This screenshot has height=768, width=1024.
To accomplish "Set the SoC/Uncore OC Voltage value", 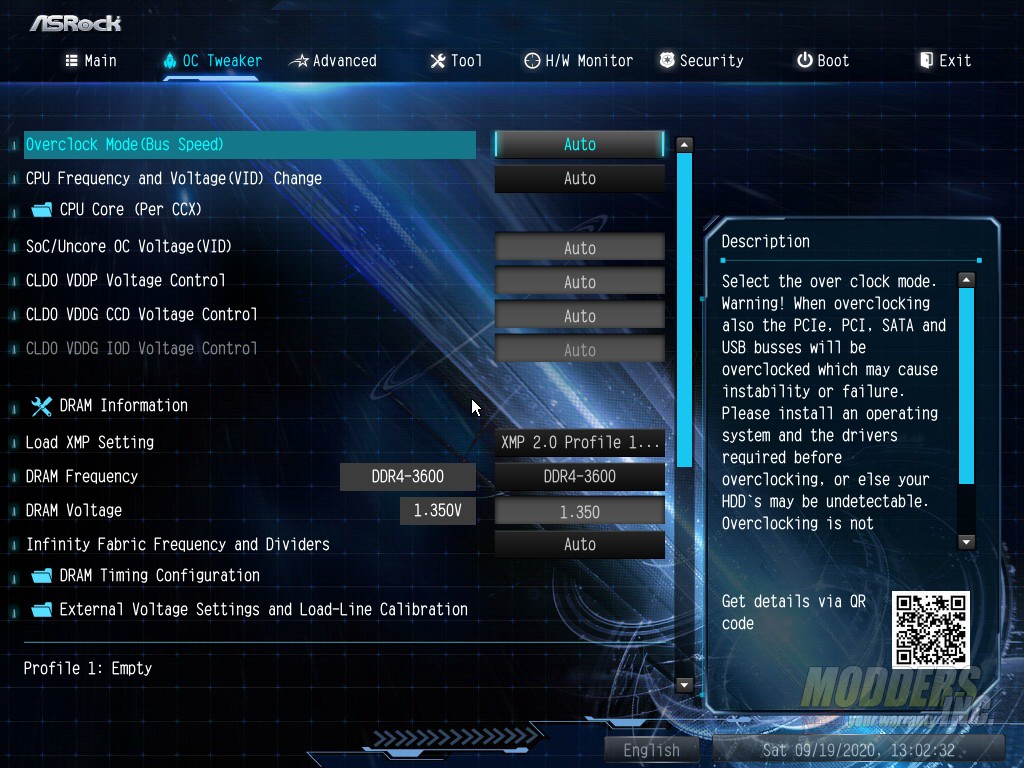I will [x=579, y=248].
